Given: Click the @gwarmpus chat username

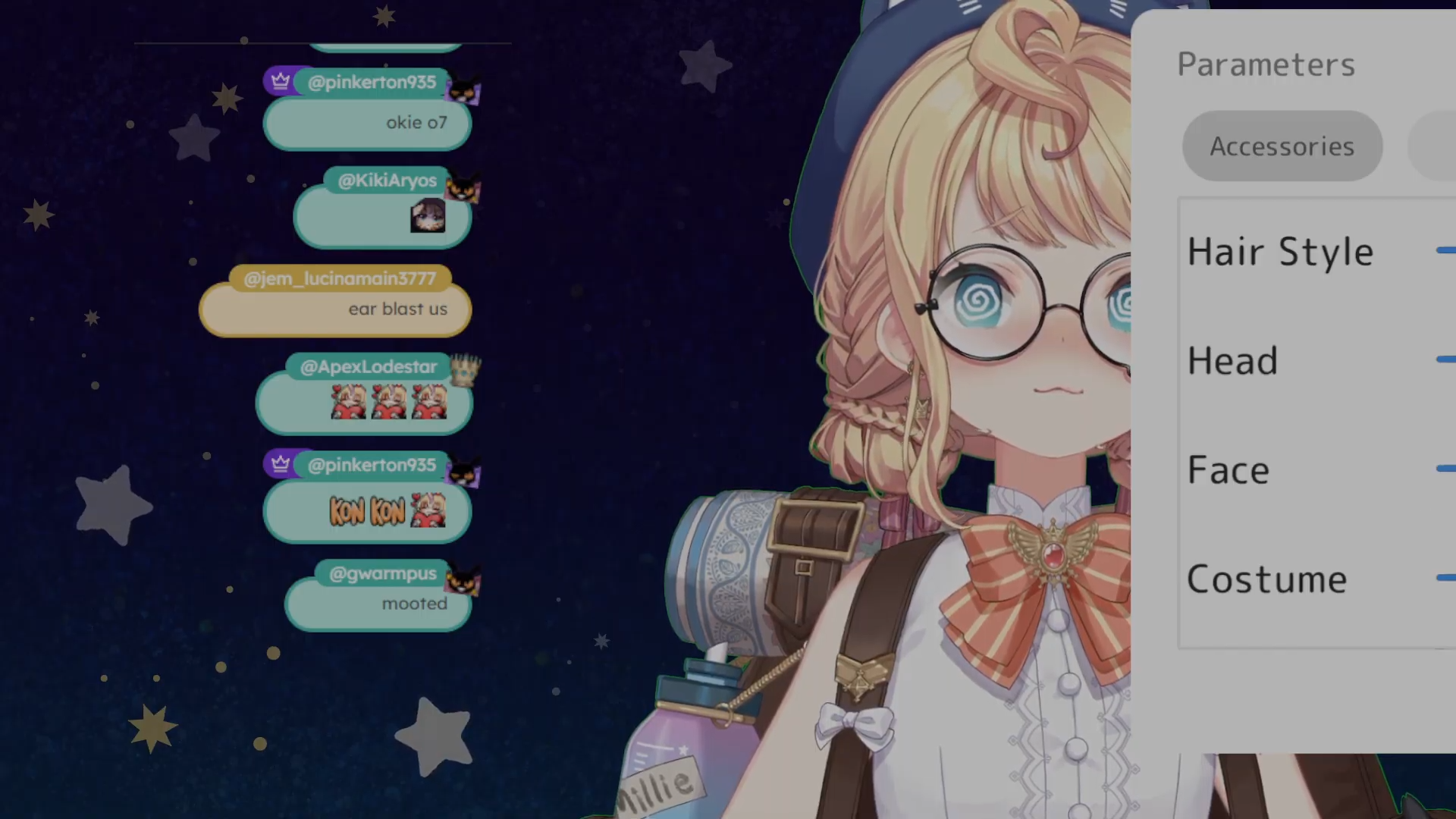Looking at the screenshot, I should coord(382,574).
